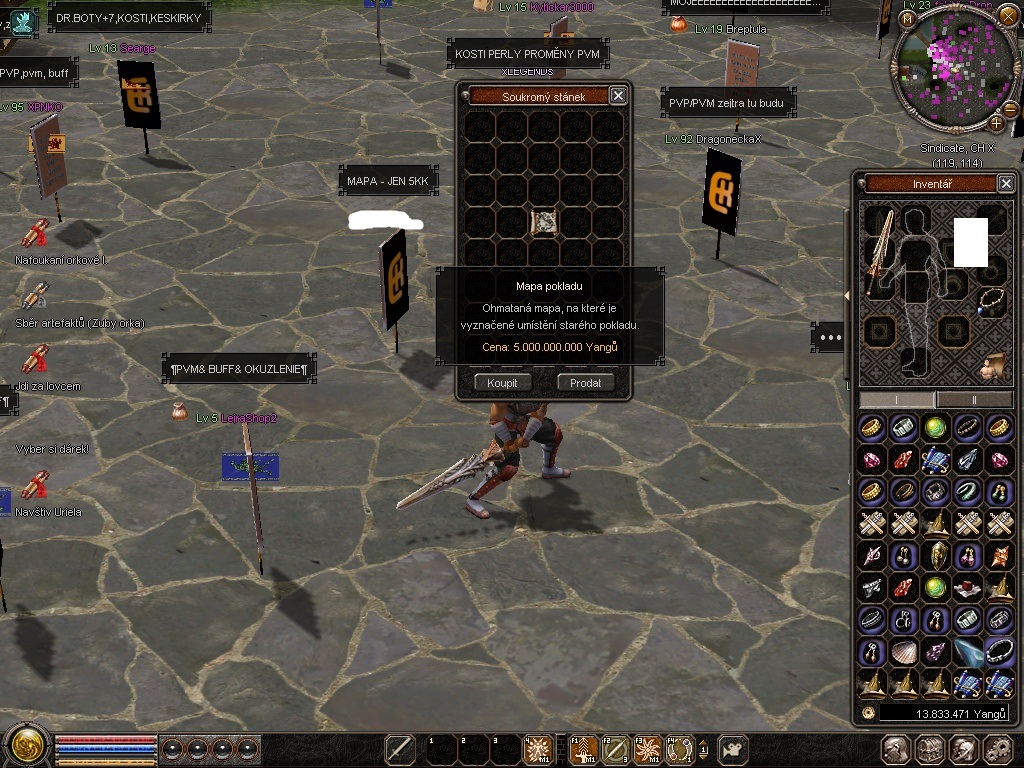Switch to inventory page I
Screen dimensions: 1024x768
click(x=896, y=399)
